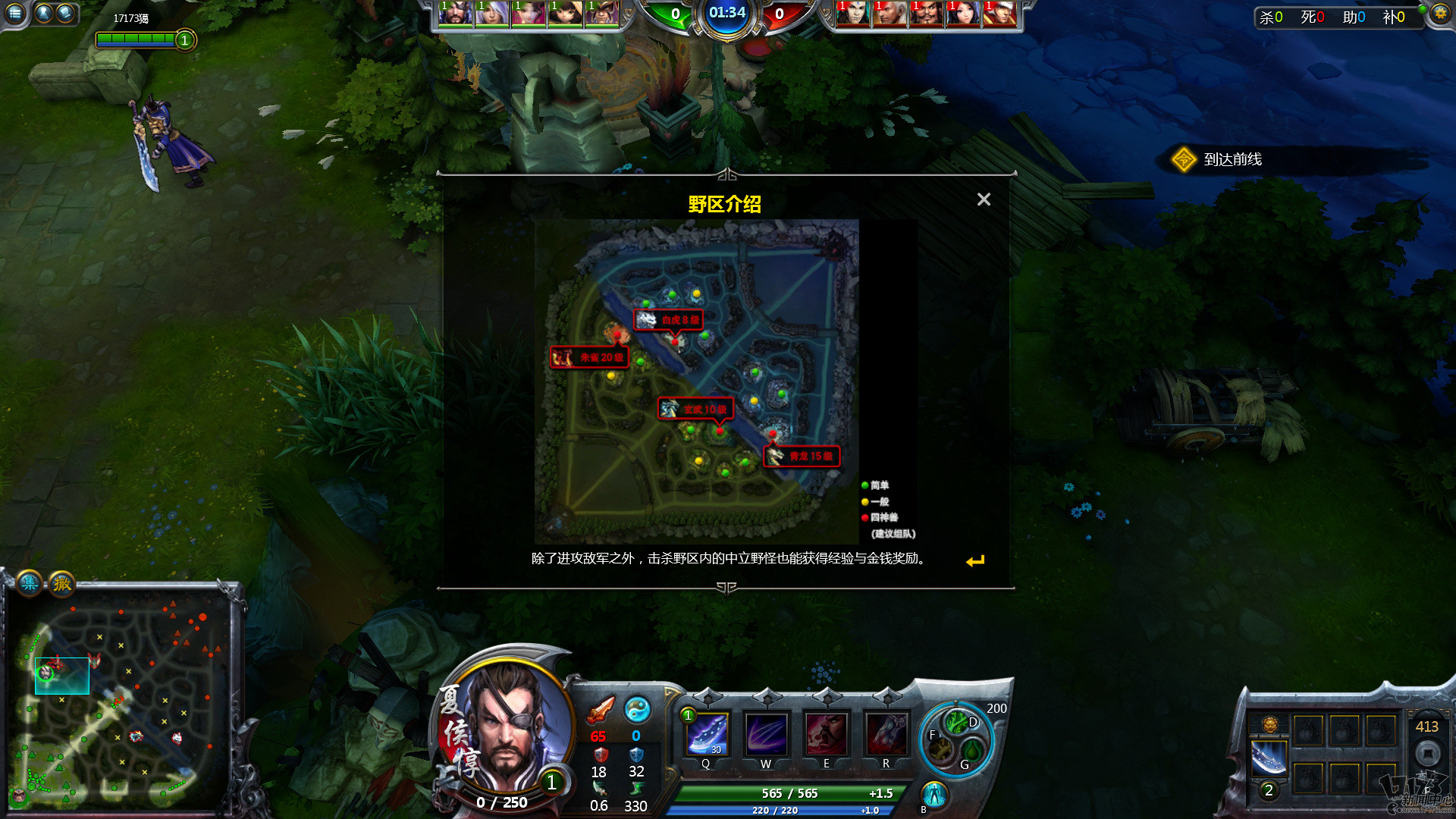
Task: Activate the B recall button
Action: click(934, 794)
